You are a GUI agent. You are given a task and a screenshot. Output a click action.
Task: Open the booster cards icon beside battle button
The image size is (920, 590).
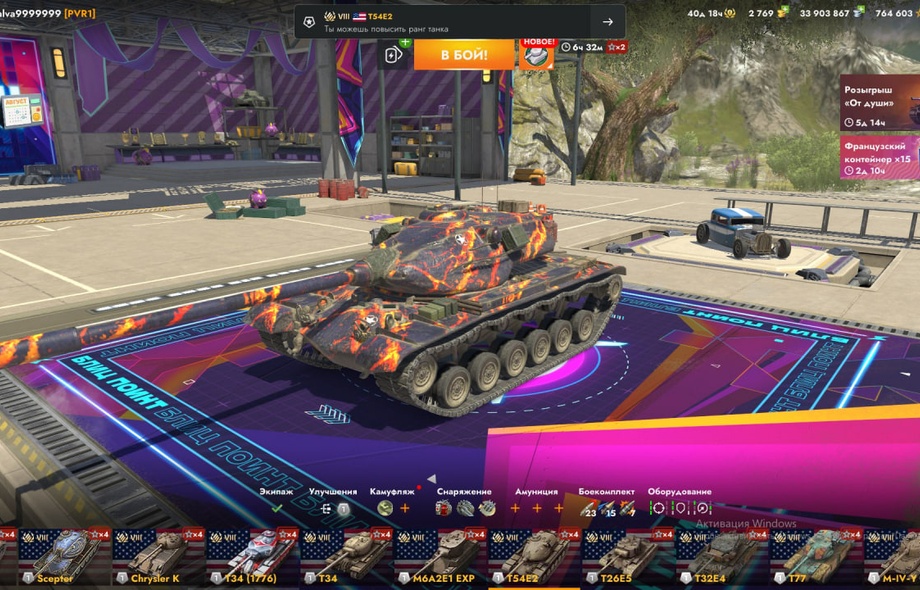(395, 55)
